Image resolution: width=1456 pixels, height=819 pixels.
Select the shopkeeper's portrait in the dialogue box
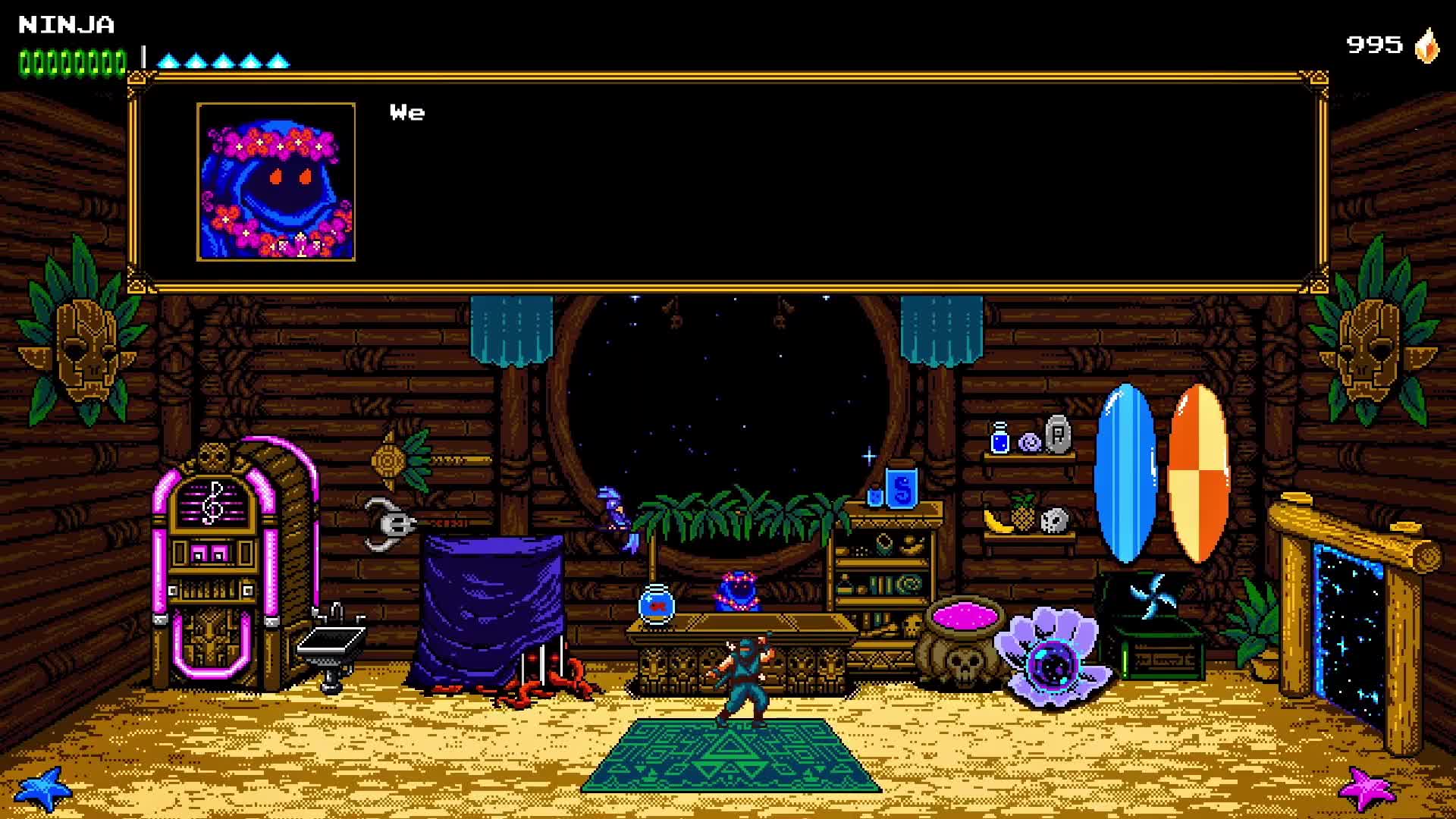276,183
